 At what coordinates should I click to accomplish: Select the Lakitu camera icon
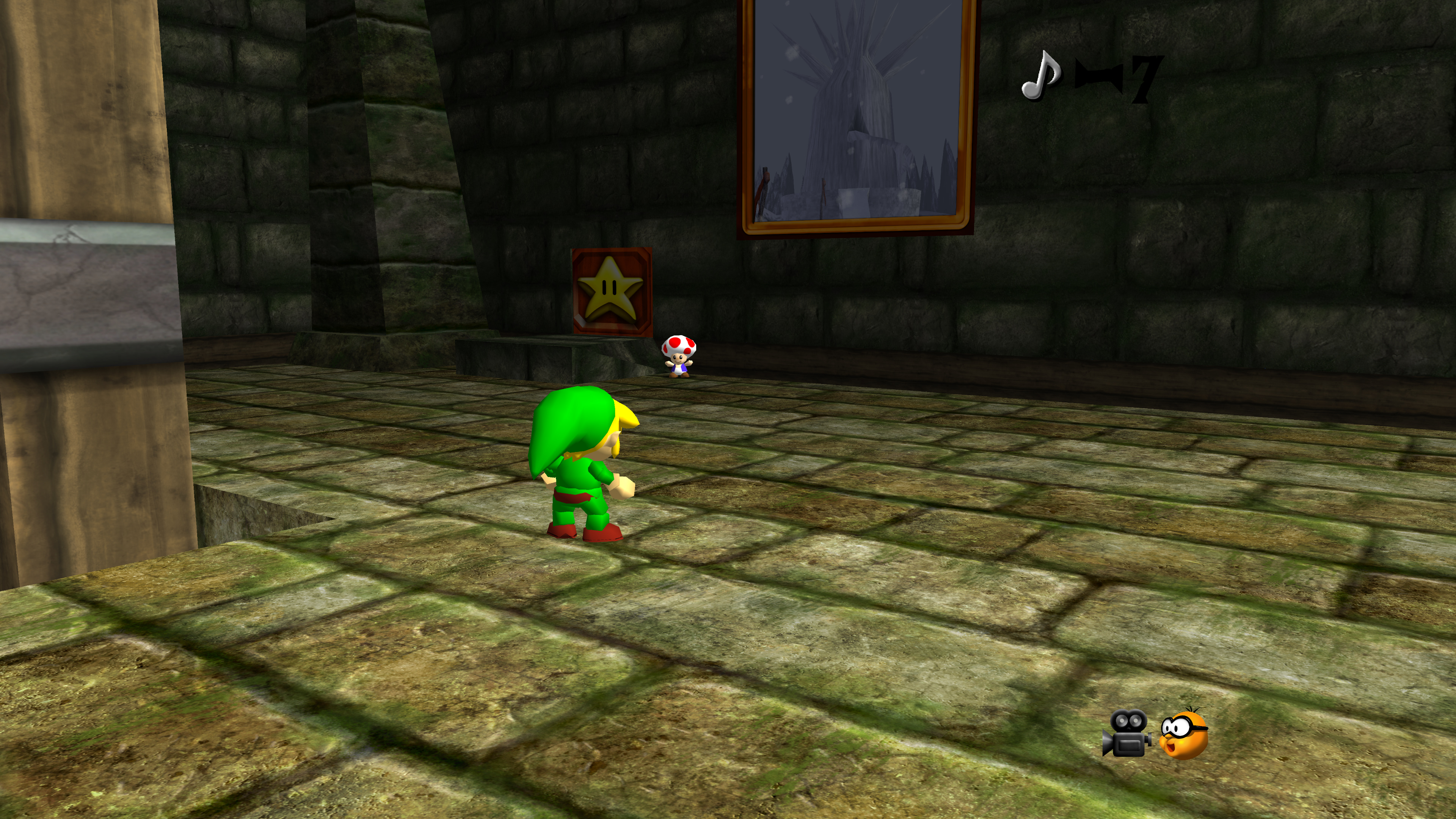(1183, 734)
